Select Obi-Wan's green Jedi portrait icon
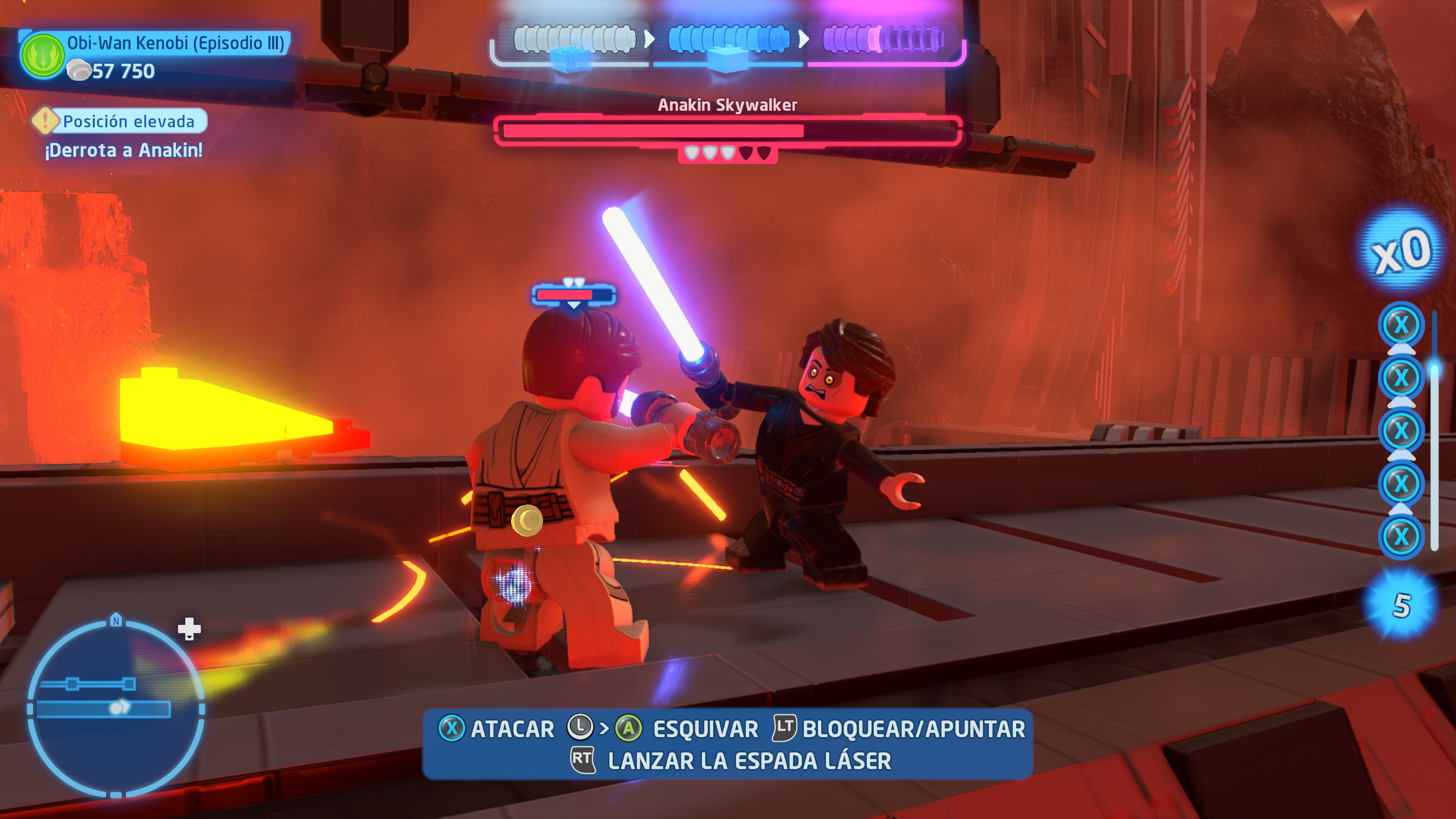Image resolution: width=1456 pixels, height=819 pixels. (x=42, y=56)
